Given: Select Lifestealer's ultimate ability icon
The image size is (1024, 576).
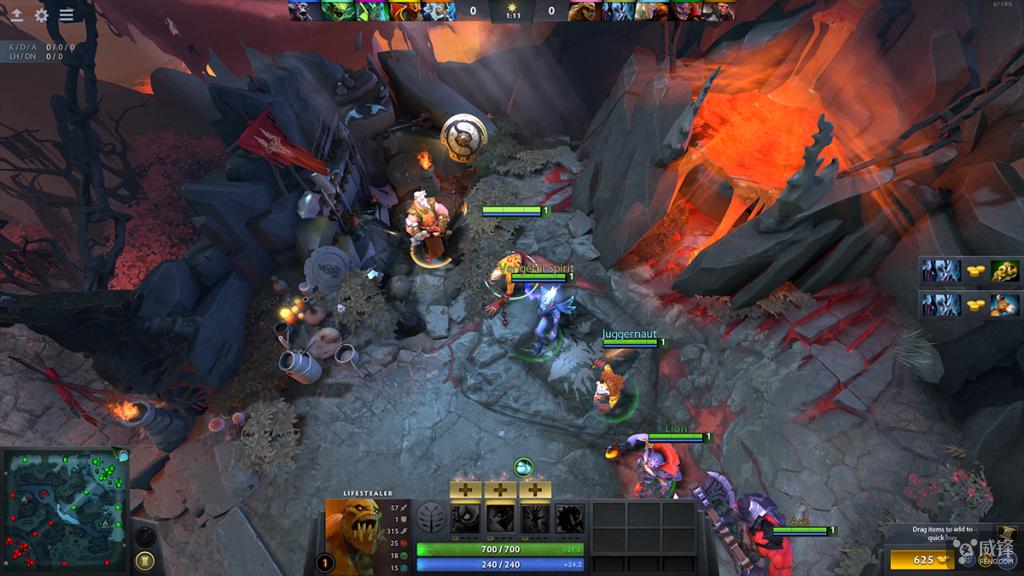Looking at the screenshot, I should [570, 518].
